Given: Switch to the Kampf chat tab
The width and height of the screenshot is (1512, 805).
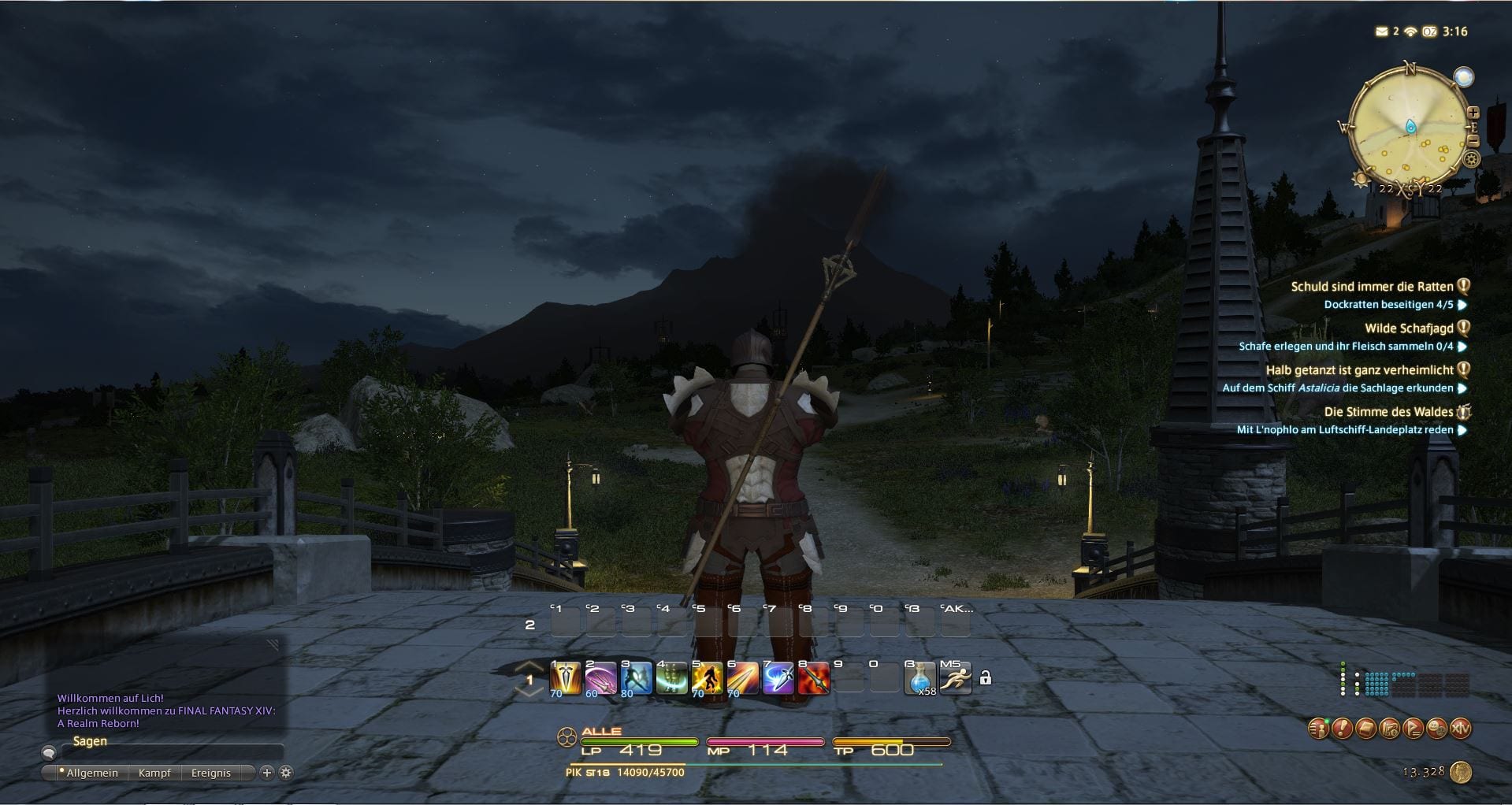Looking at the screenshot, I should click(x=154, y=773).
